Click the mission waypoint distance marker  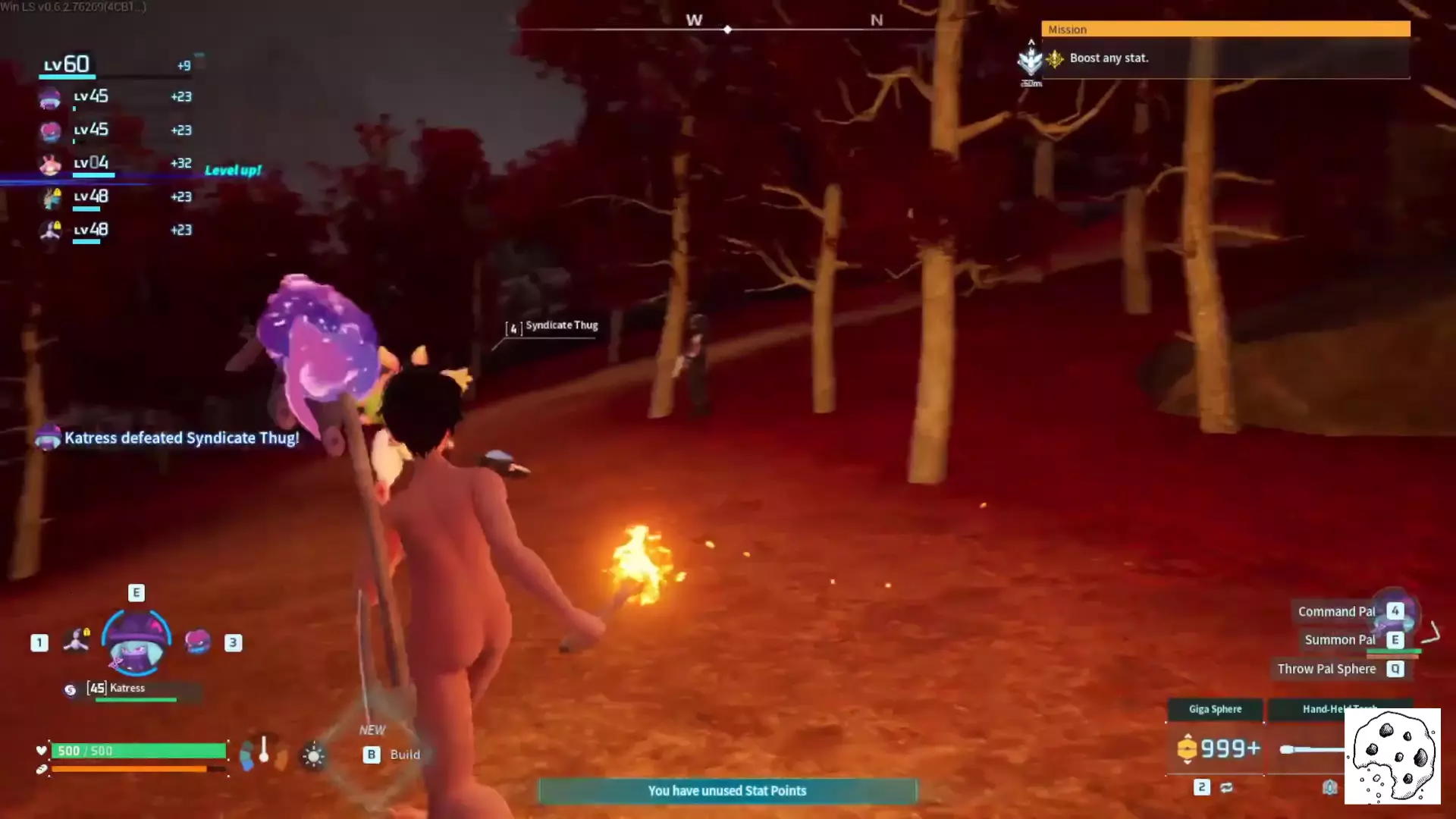[1031, 64]
